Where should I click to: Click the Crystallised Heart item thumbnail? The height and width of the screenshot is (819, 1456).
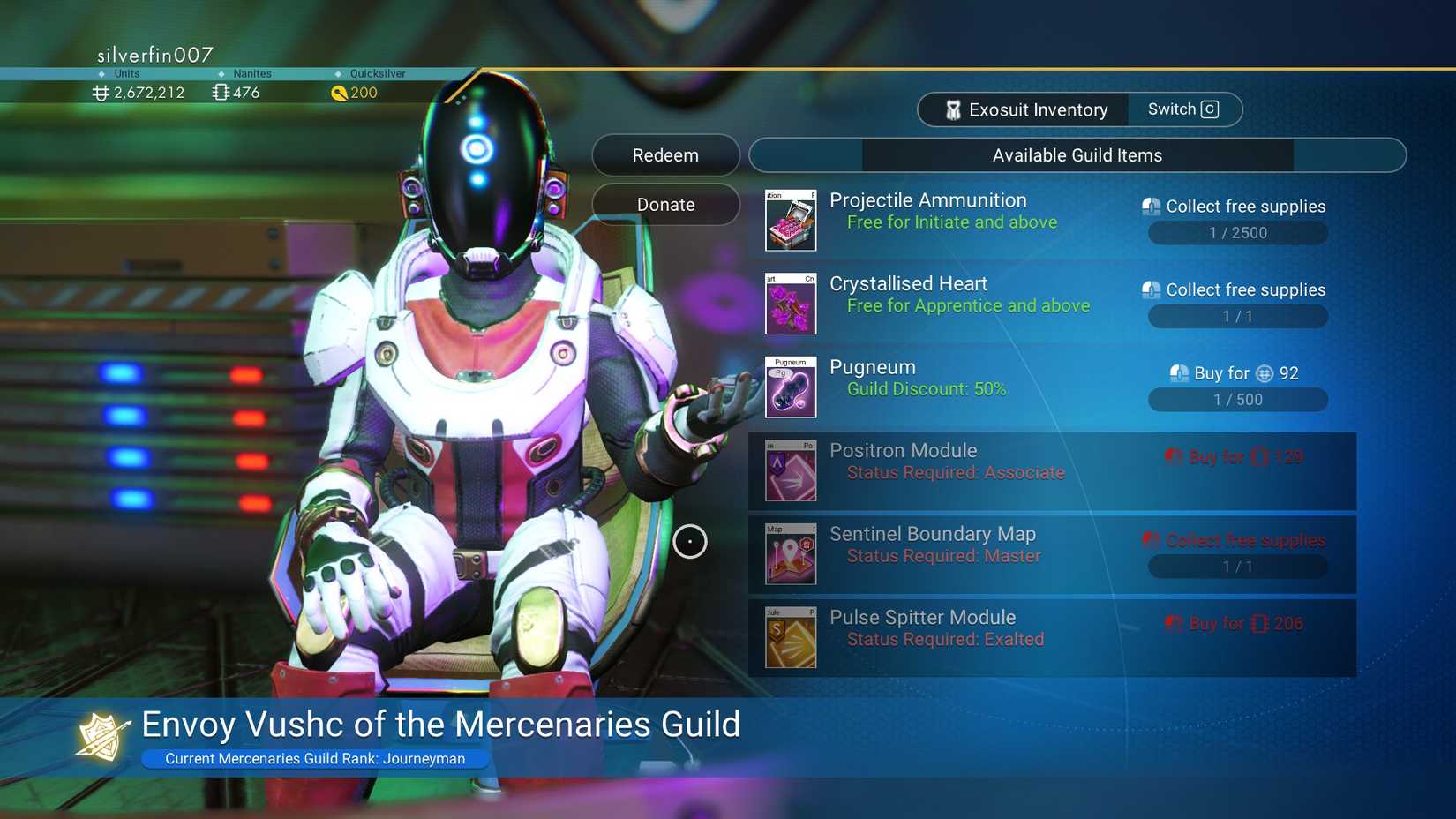[x=790, y=304]
